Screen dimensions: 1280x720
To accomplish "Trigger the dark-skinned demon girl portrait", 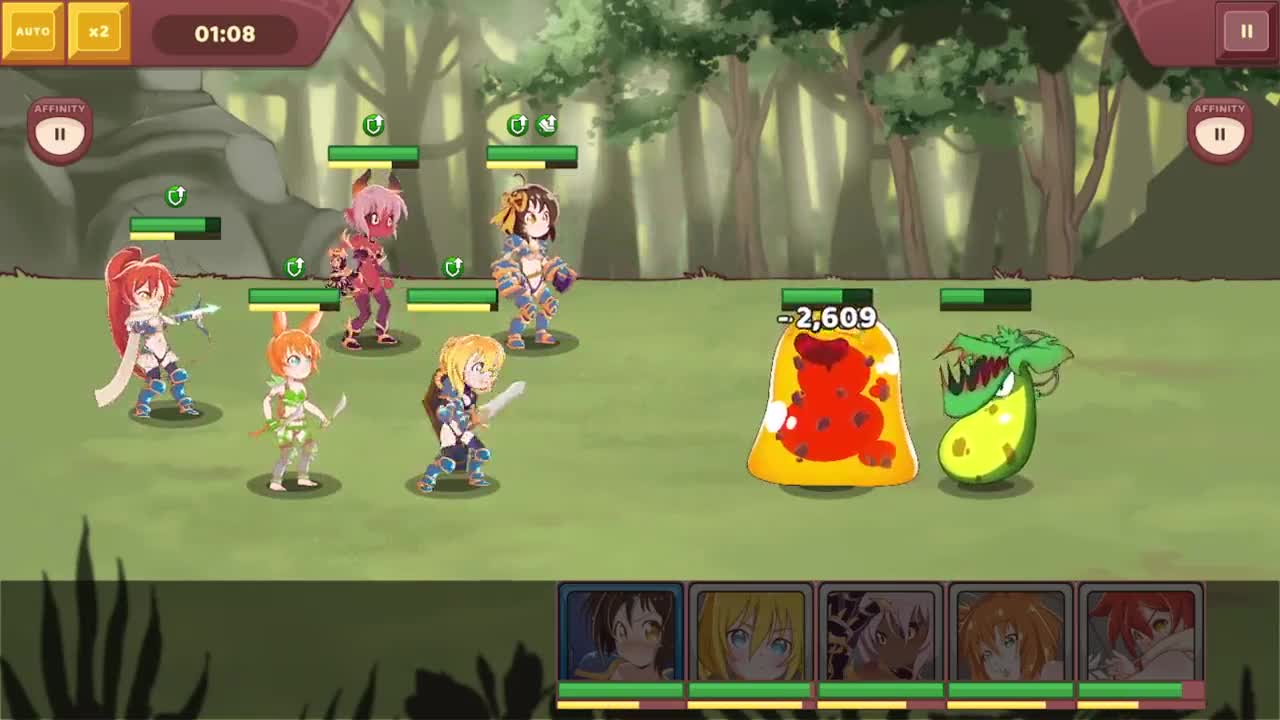I will tap(880, 633).
